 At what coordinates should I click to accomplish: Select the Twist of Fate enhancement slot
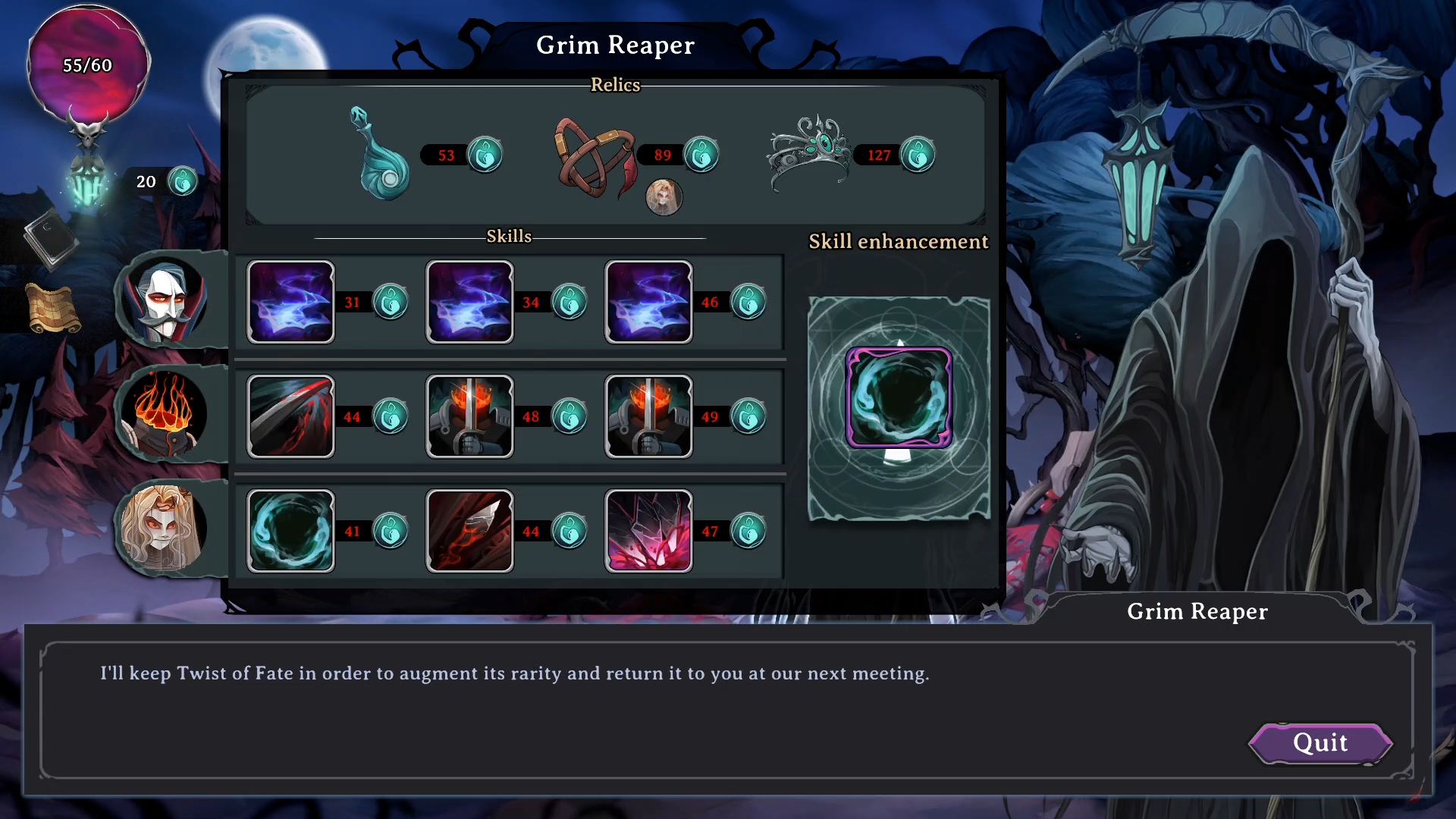(899, 398)
